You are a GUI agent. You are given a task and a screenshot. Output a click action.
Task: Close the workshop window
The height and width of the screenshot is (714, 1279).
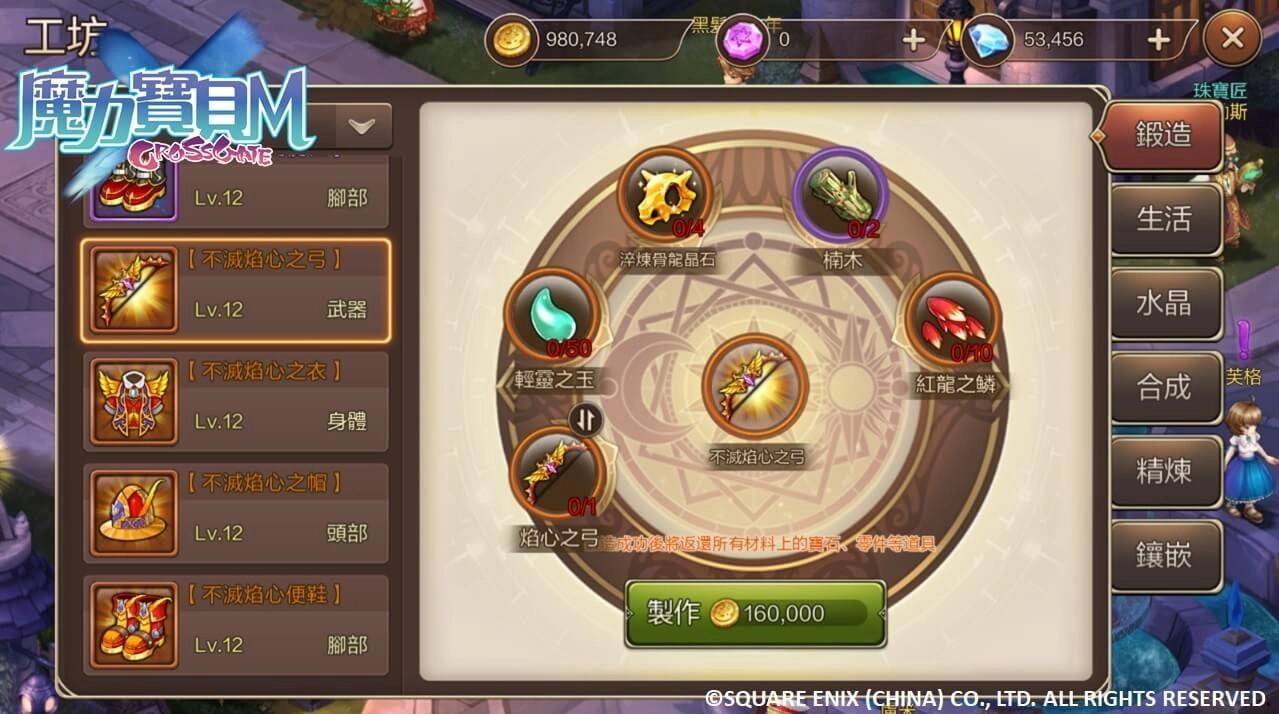(1232, 40)
